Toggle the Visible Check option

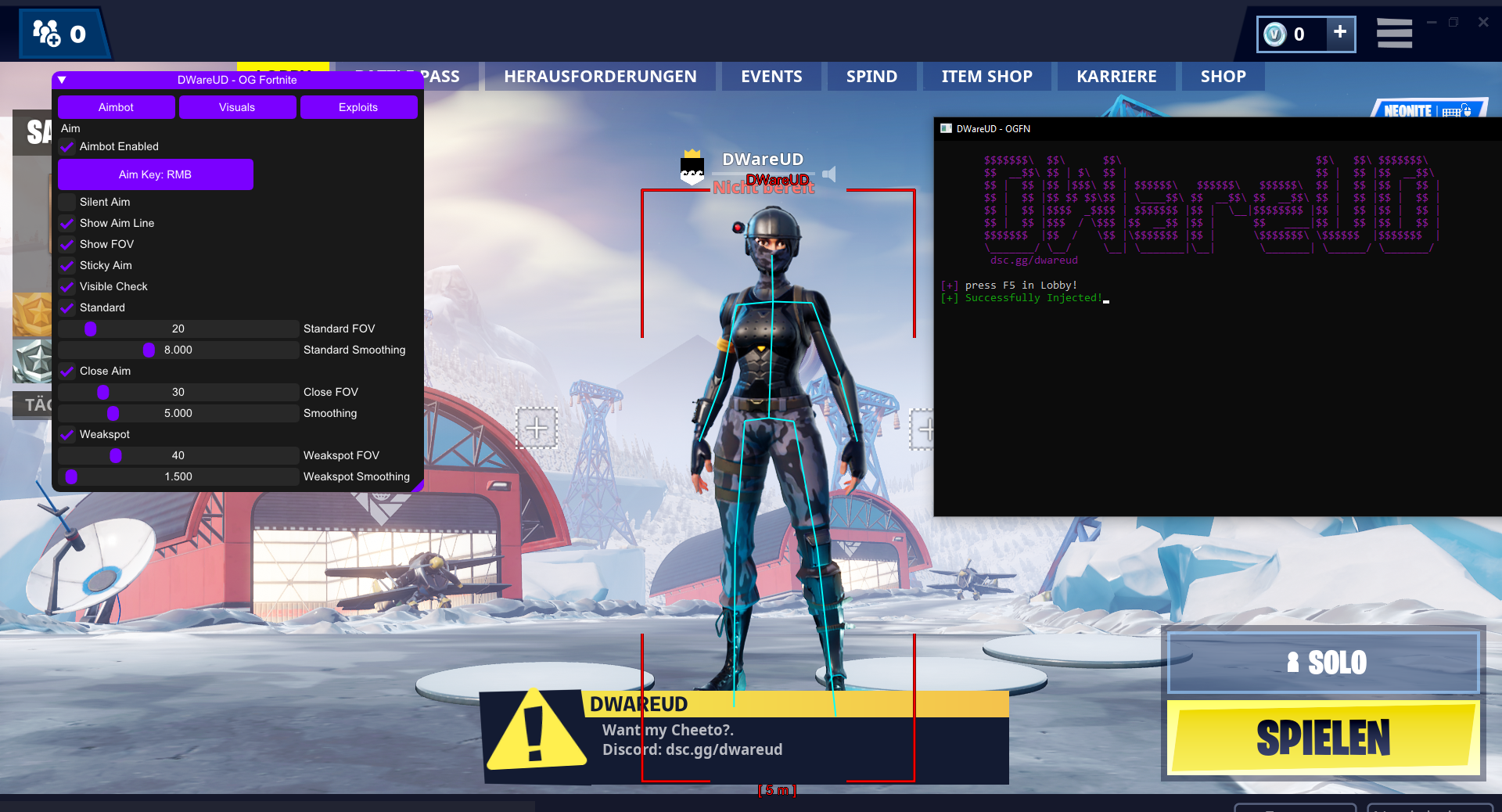coord(67,286)
